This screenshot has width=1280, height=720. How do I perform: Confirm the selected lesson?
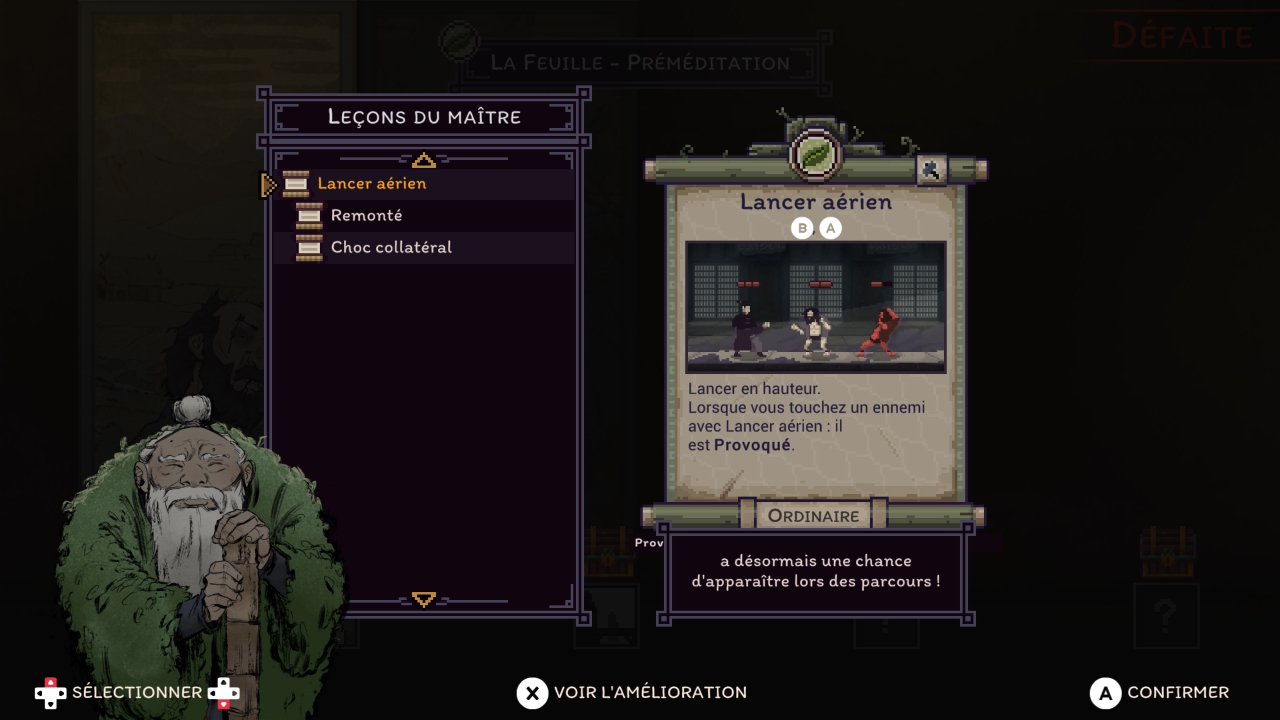click(1160, 693)
